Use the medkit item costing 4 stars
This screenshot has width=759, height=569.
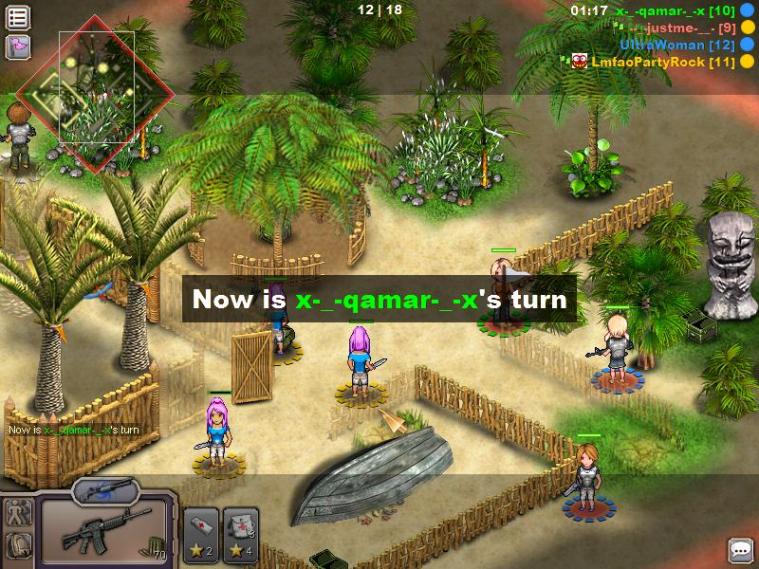pyautogui.click(x=240, y=533)
